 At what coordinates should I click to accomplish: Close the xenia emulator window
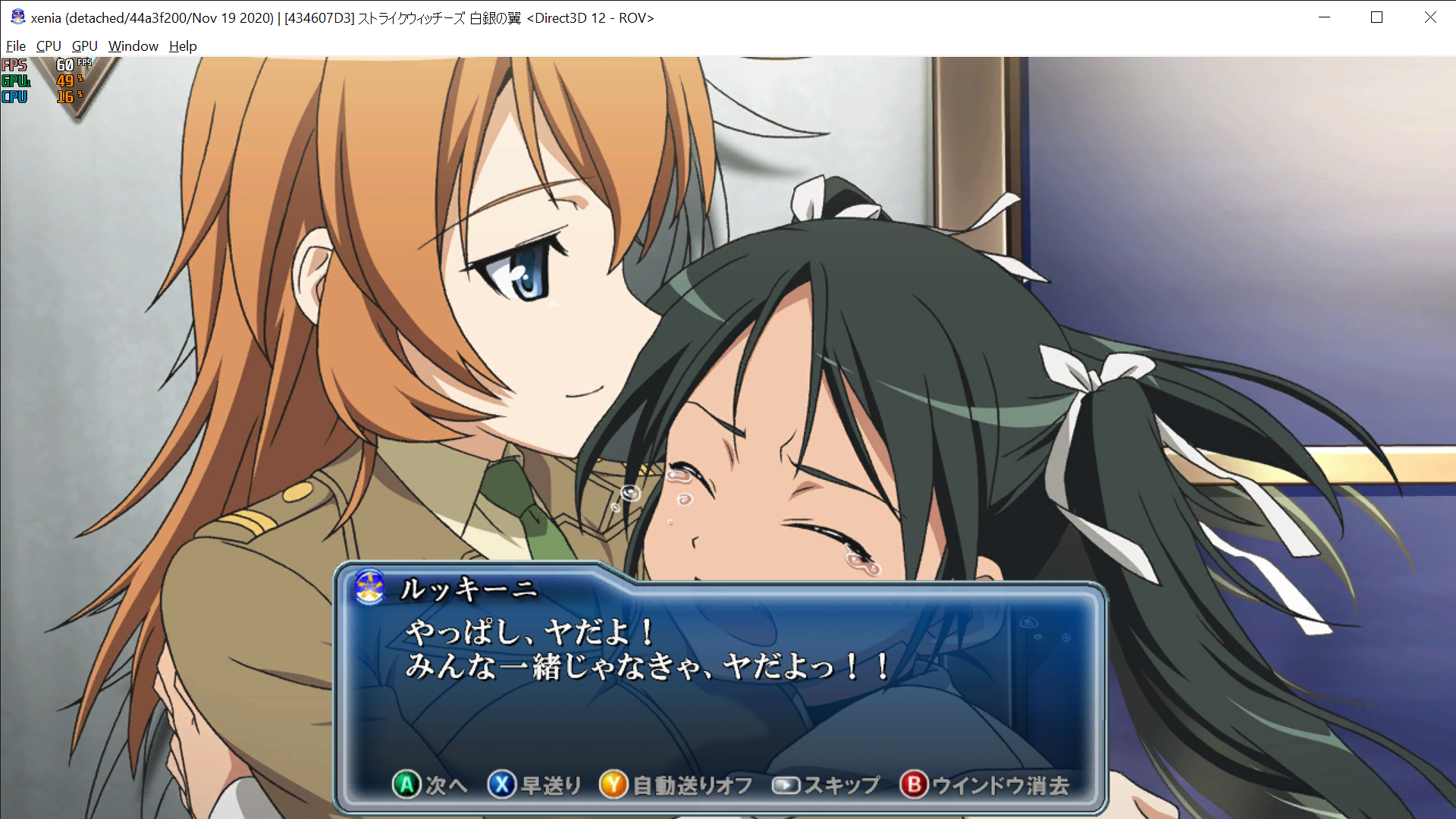(1429, 17)
